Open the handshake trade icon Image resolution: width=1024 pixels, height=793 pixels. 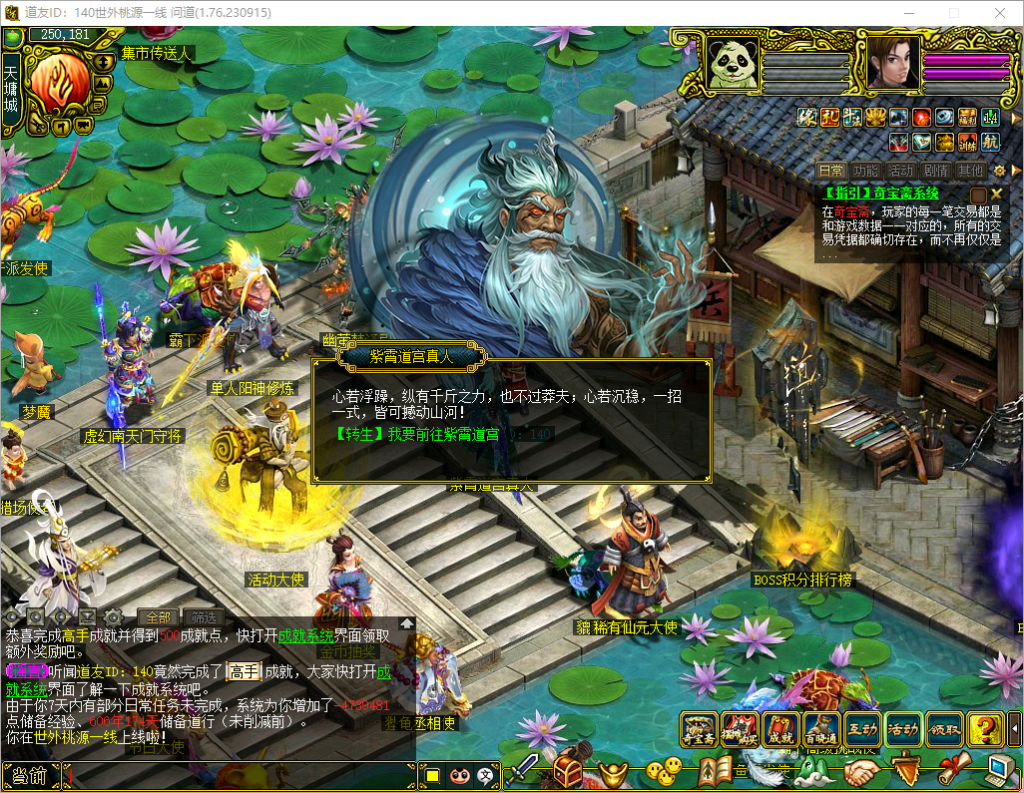(x=861, y=771)
